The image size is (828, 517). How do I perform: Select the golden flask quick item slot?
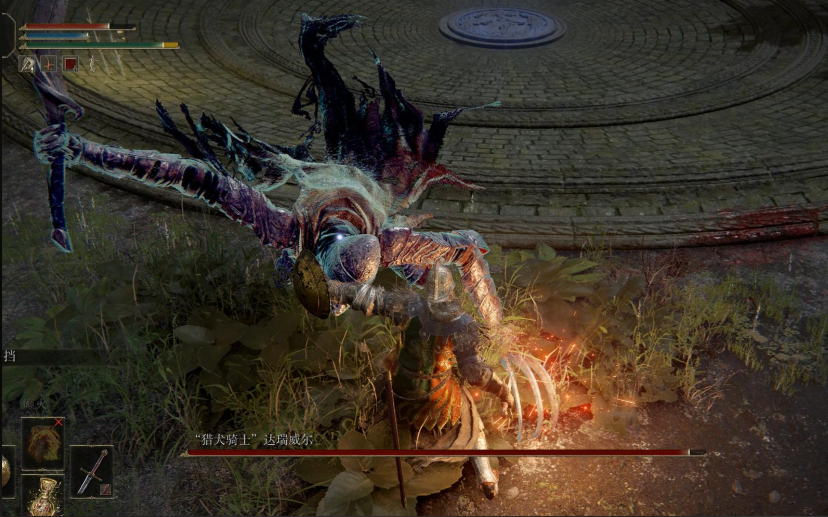click(x=43, y=495)
